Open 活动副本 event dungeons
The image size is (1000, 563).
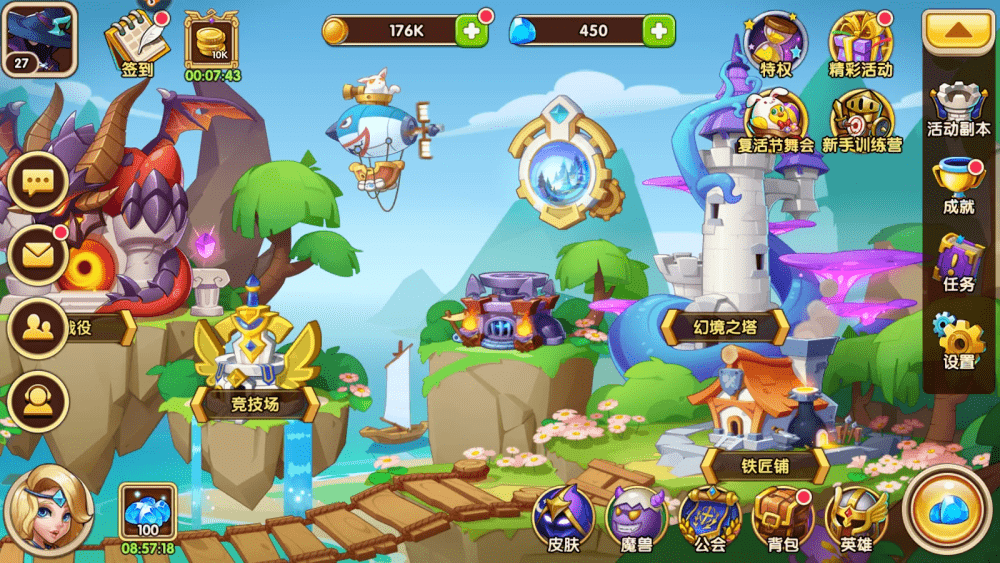pos(958,107)
